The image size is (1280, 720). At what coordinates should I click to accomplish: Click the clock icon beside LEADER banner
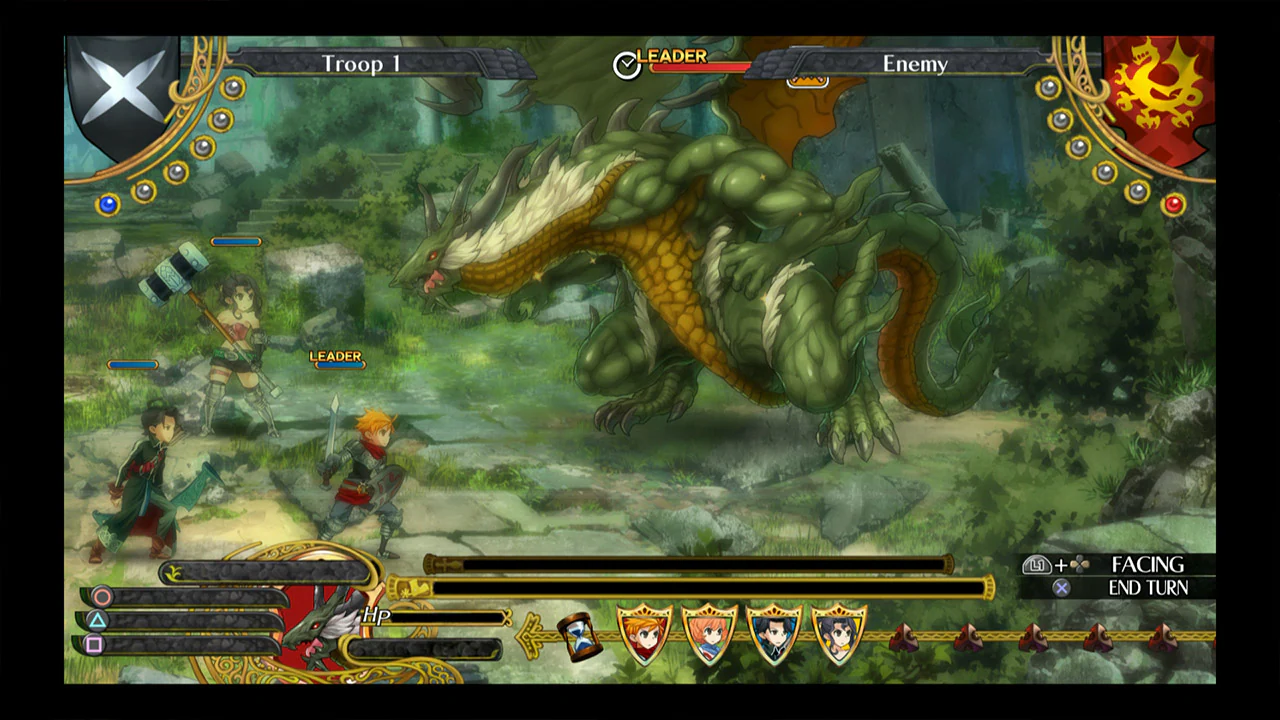point(628,67)
